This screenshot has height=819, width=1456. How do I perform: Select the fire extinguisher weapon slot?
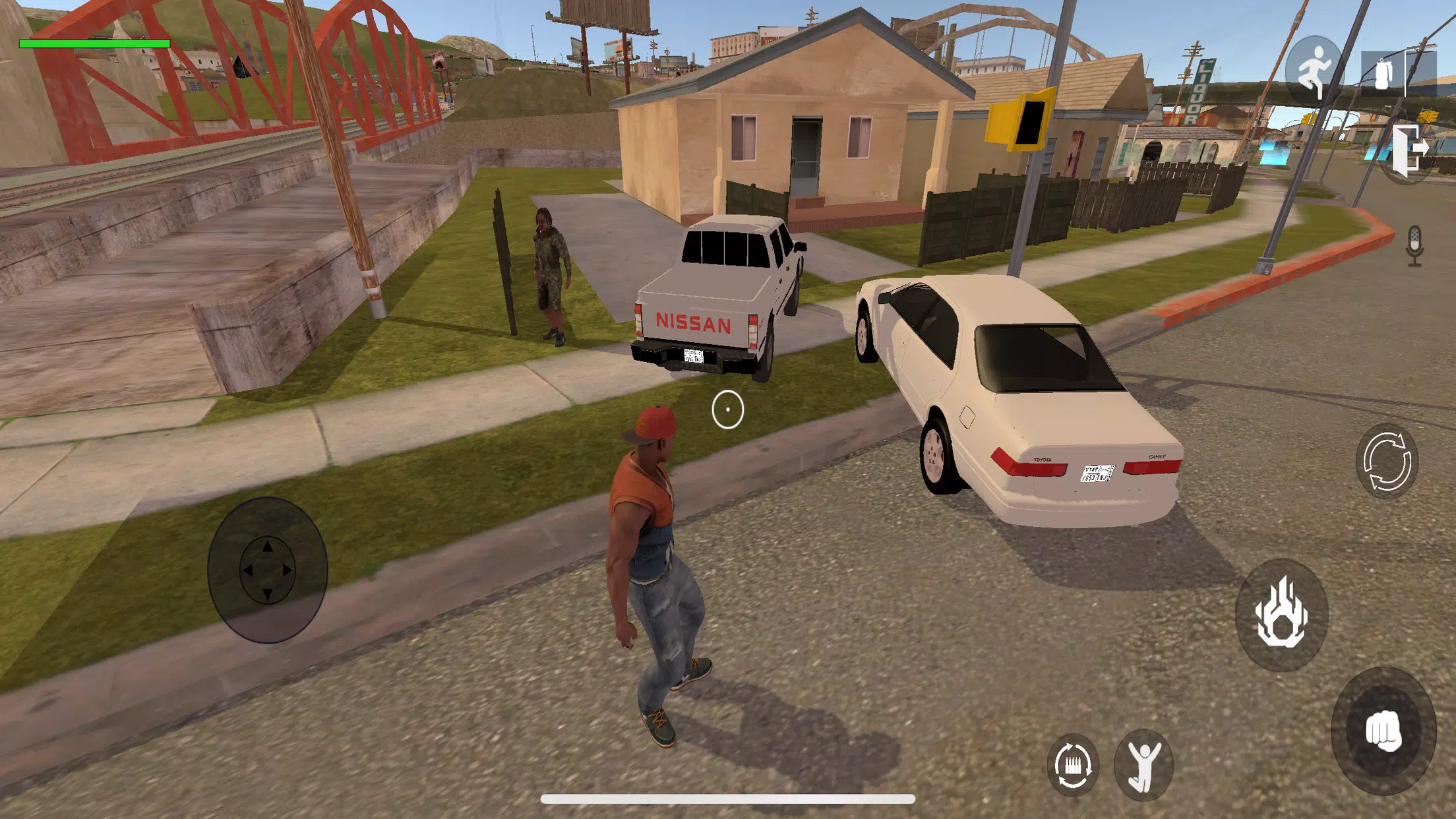click(1385, 74)
